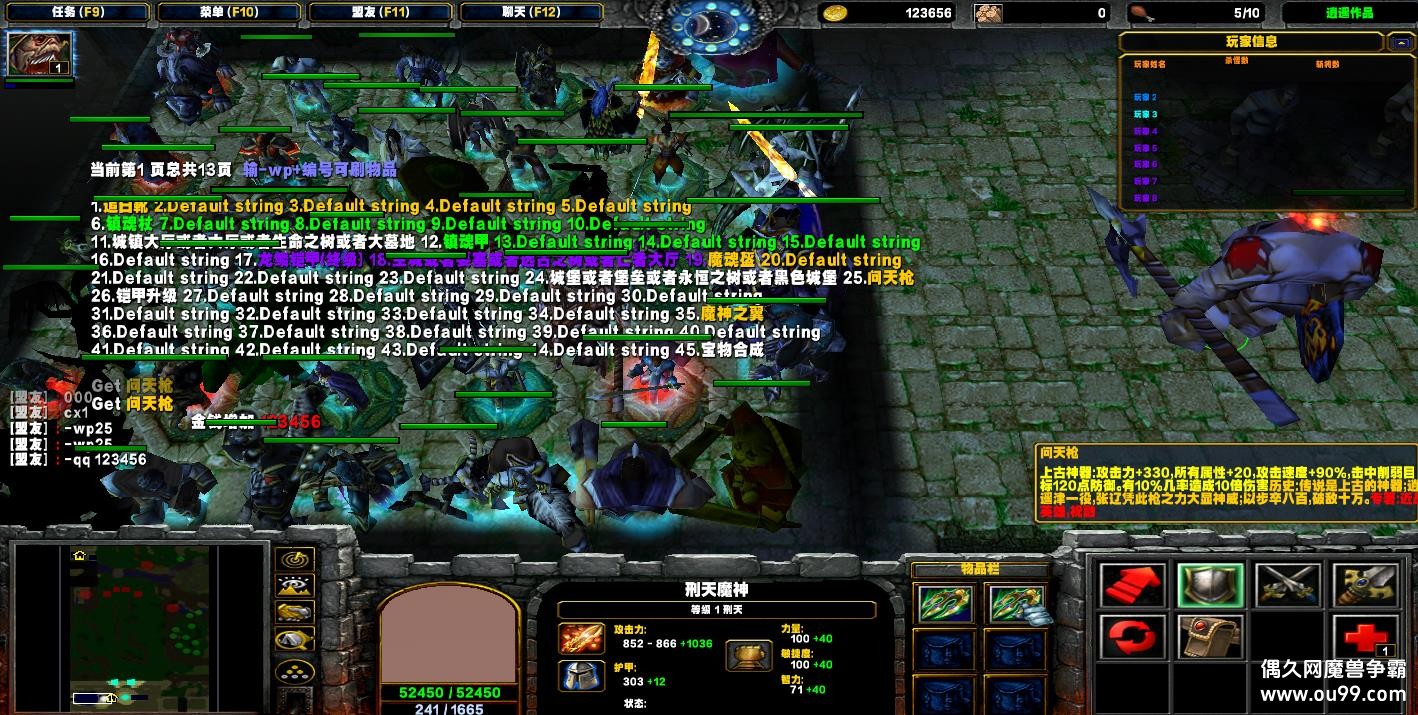Toggle minimap terrain display button
This screenshot has width=1418, height=715.
click(x=294, y=587)
